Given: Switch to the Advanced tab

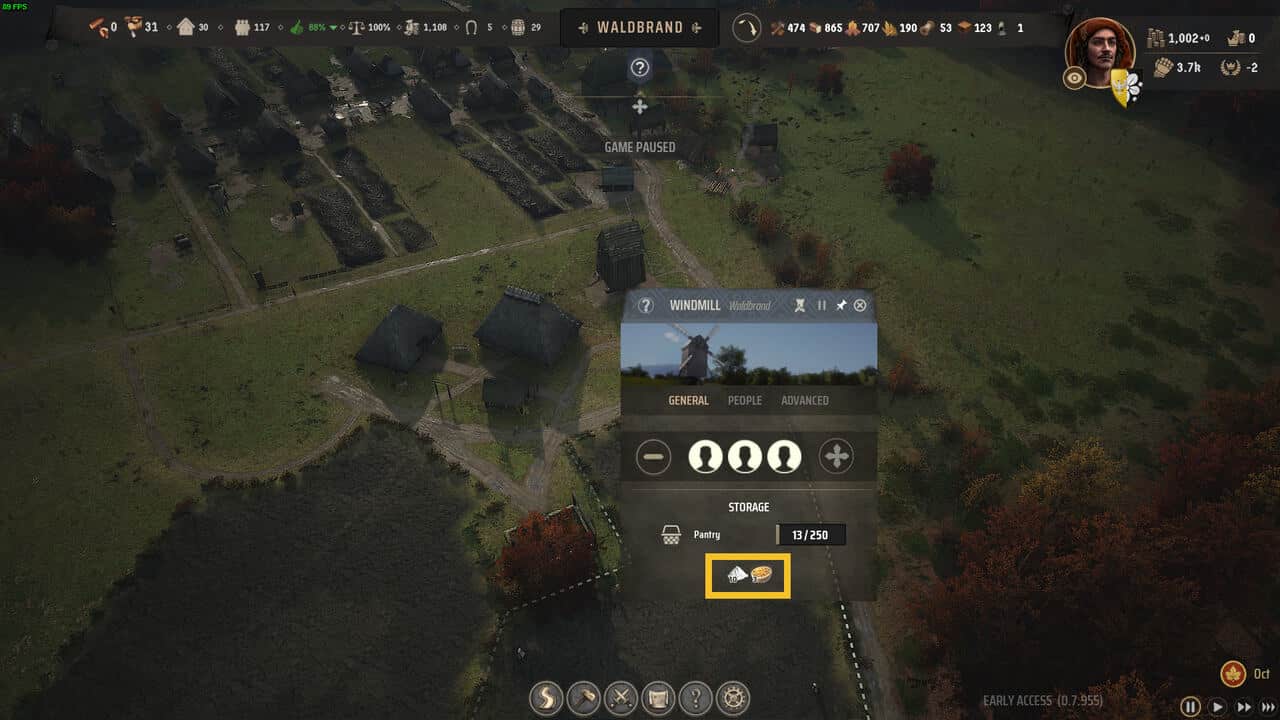Looking at the screenshot, I should pyautogui.click(x=804, y=400).
